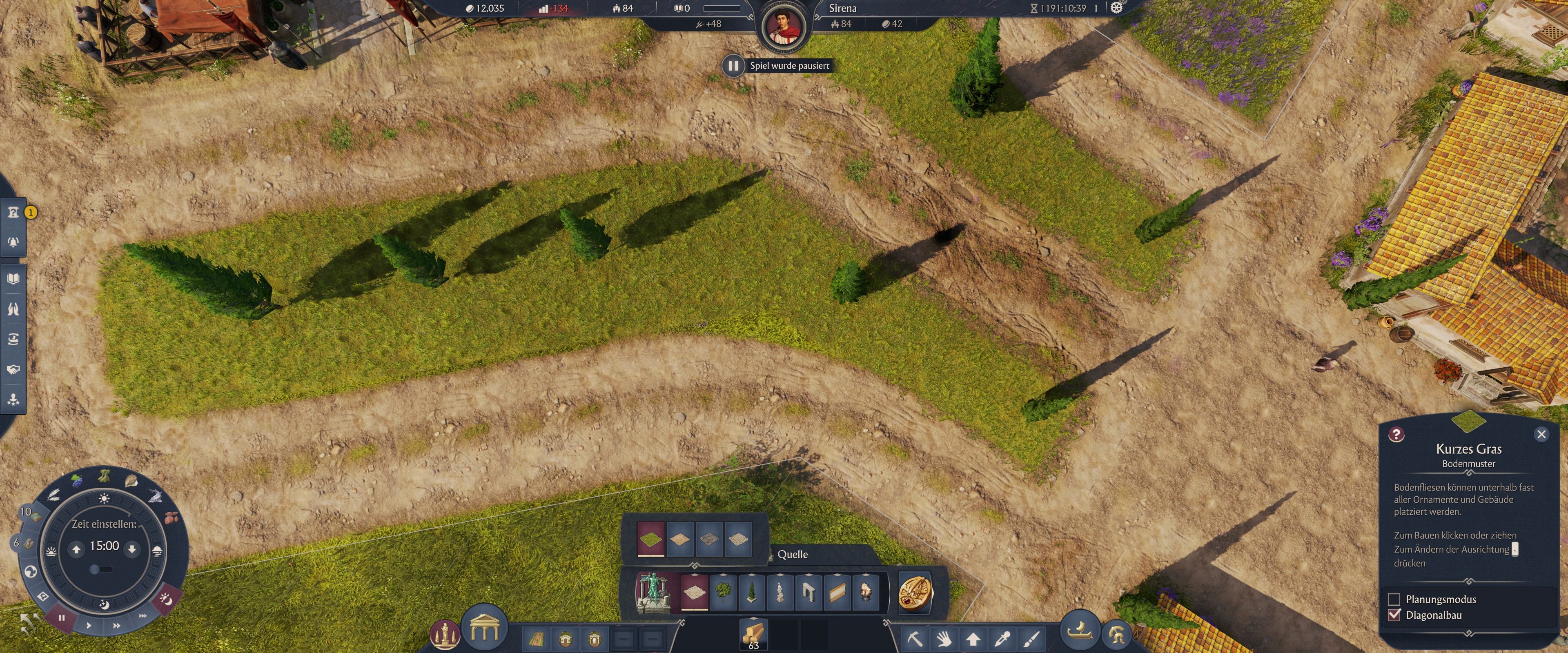The image size is (1568, 653).
Task: Open the settings gear in the top bar
Action: click(1116, 8)
